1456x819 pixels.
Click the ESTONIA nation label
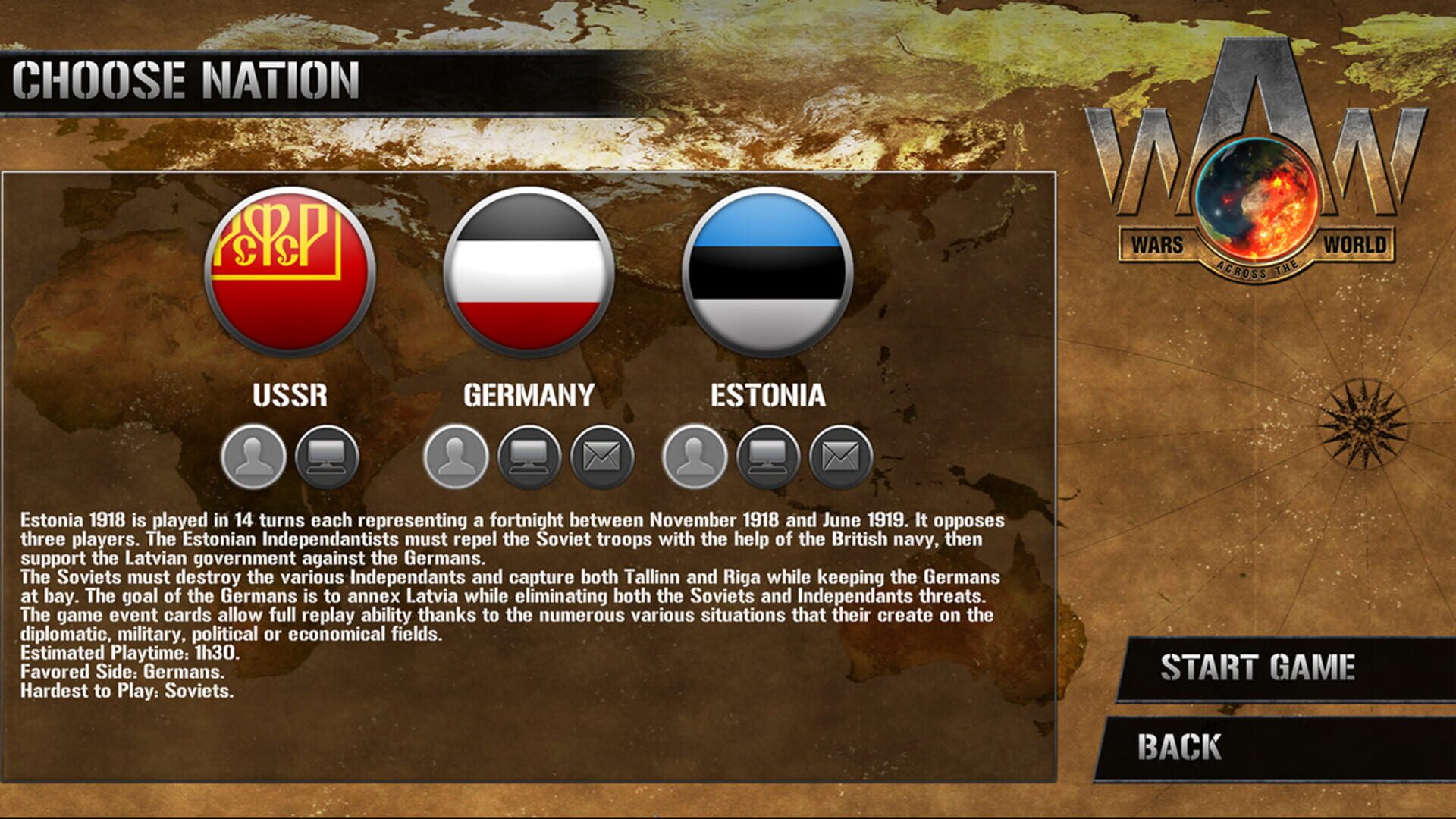click(x=767, y=397)
